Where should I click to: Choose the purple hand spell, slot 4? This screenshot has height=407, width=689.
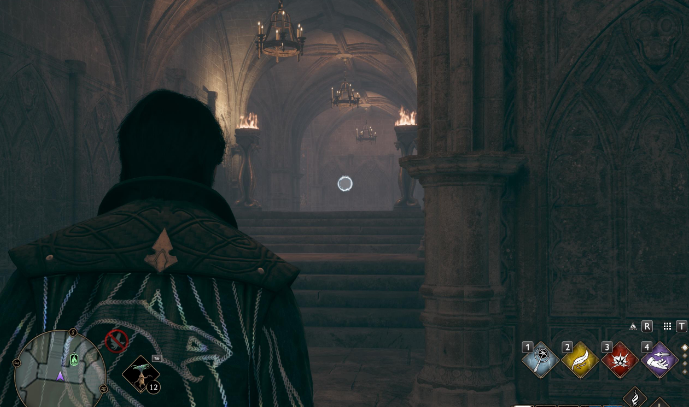click(658, 358)
